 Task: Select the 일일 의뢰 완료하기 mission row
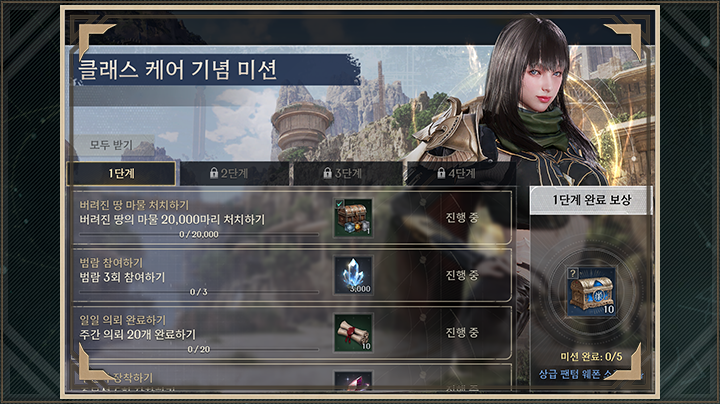tap(200, 333)
